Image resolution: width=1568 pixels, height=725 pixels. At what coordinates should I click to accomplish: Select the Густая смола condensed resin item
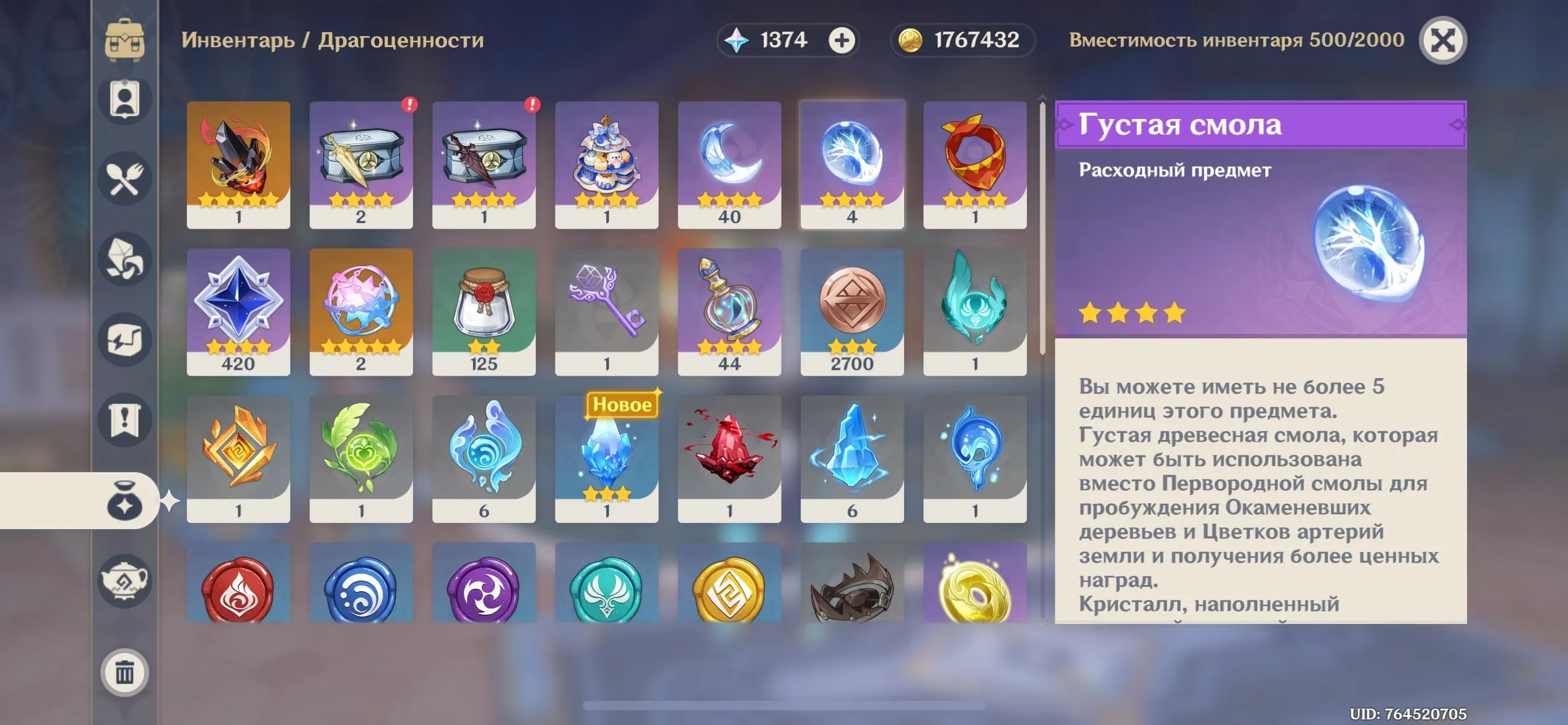853,163
